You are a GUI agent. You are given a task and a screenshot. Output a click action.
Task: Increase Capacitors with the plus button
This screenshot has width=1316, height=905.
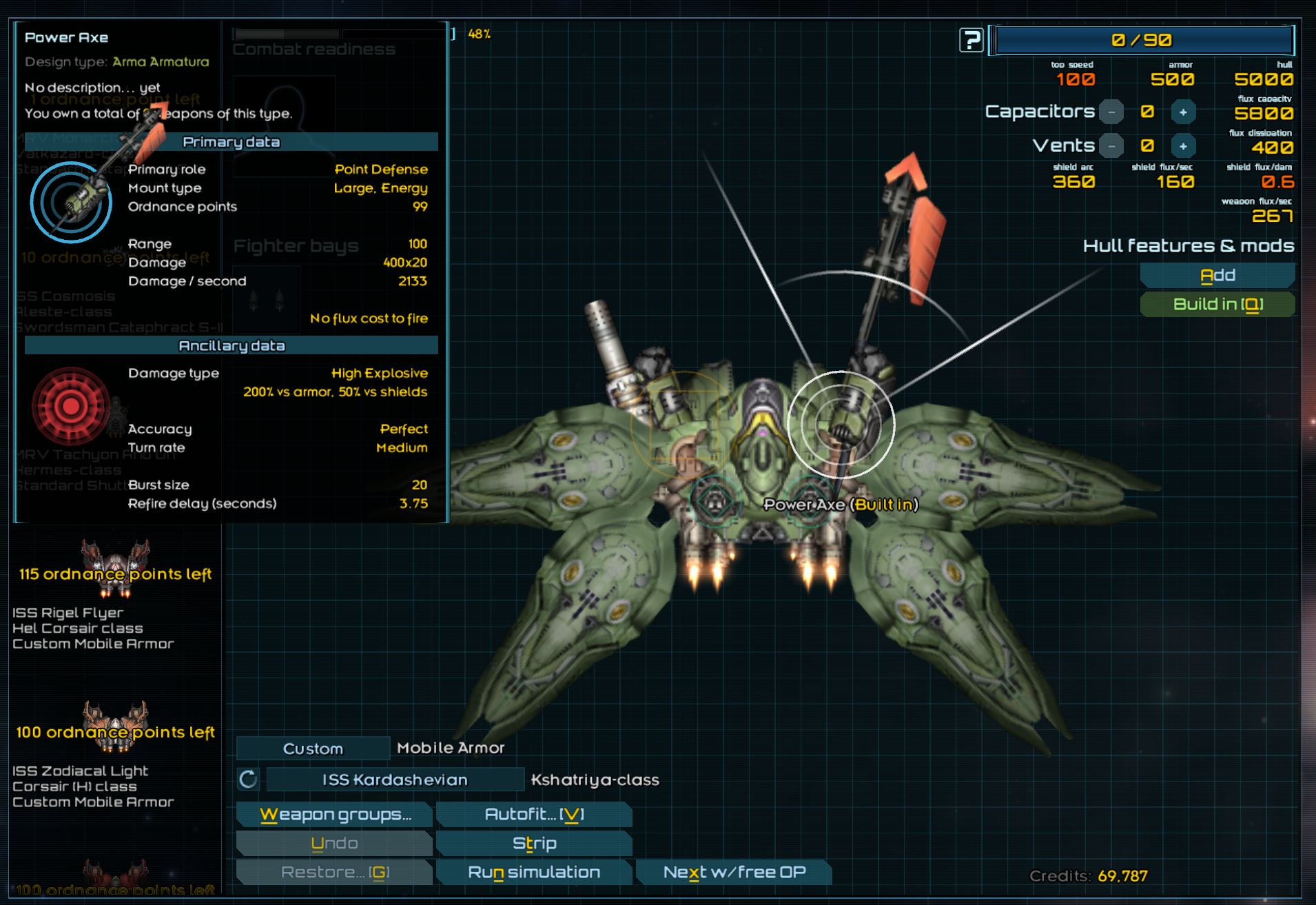1183,112
